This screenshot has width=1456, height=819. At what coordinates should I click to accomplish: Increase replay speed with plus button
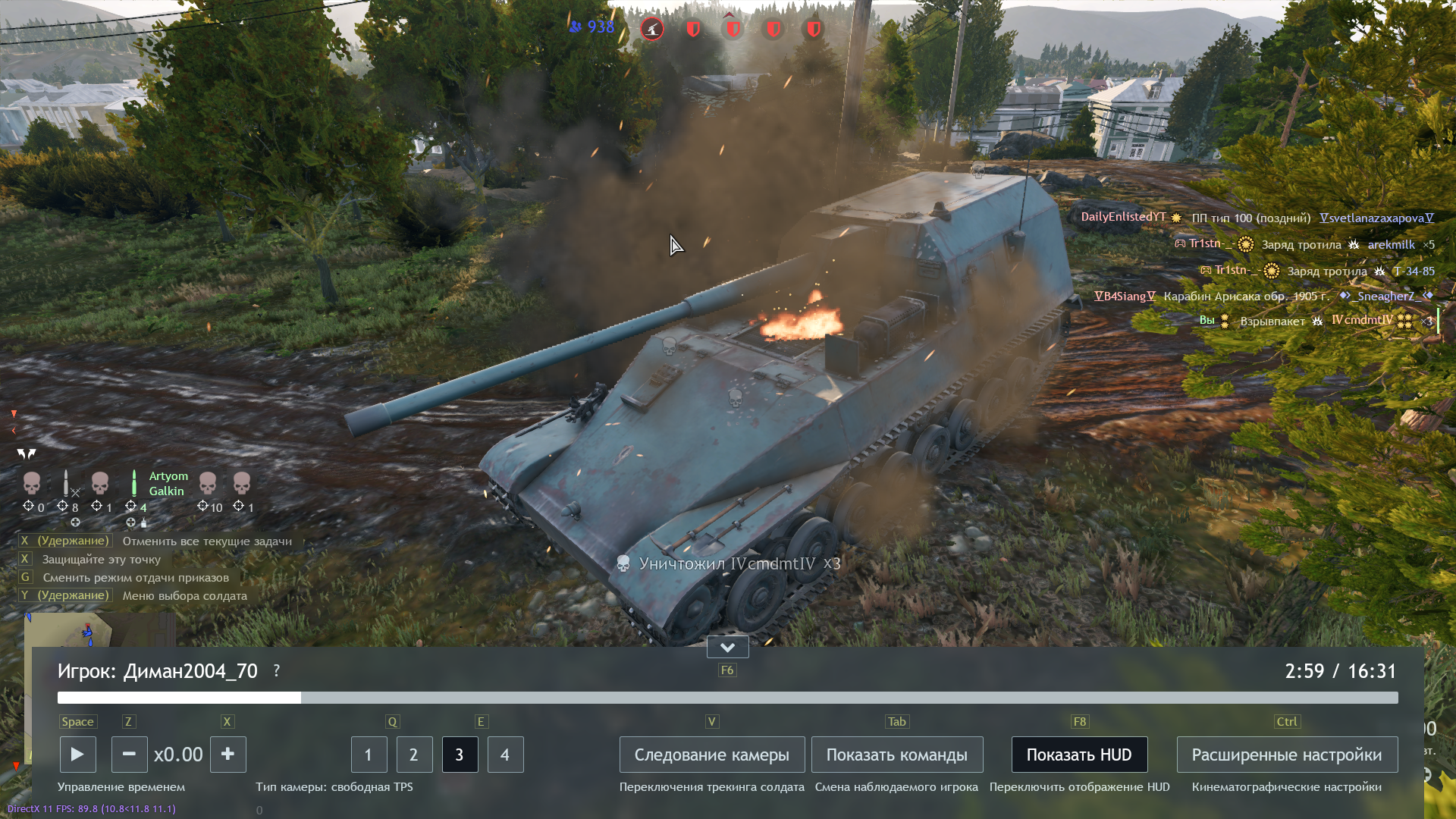tap(227, 755)
